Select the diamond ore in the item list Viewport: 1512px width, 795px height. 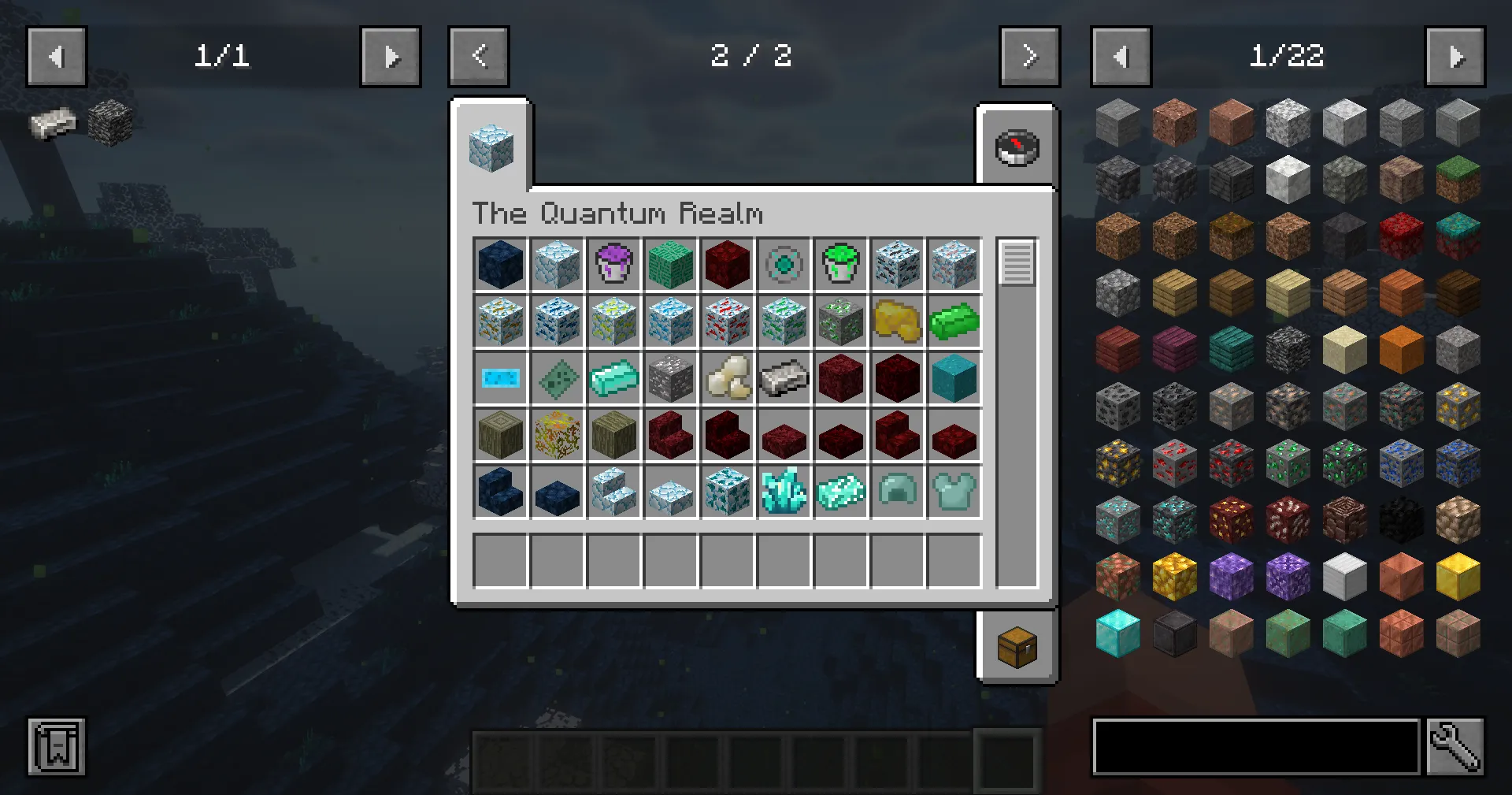[1117, 520]
